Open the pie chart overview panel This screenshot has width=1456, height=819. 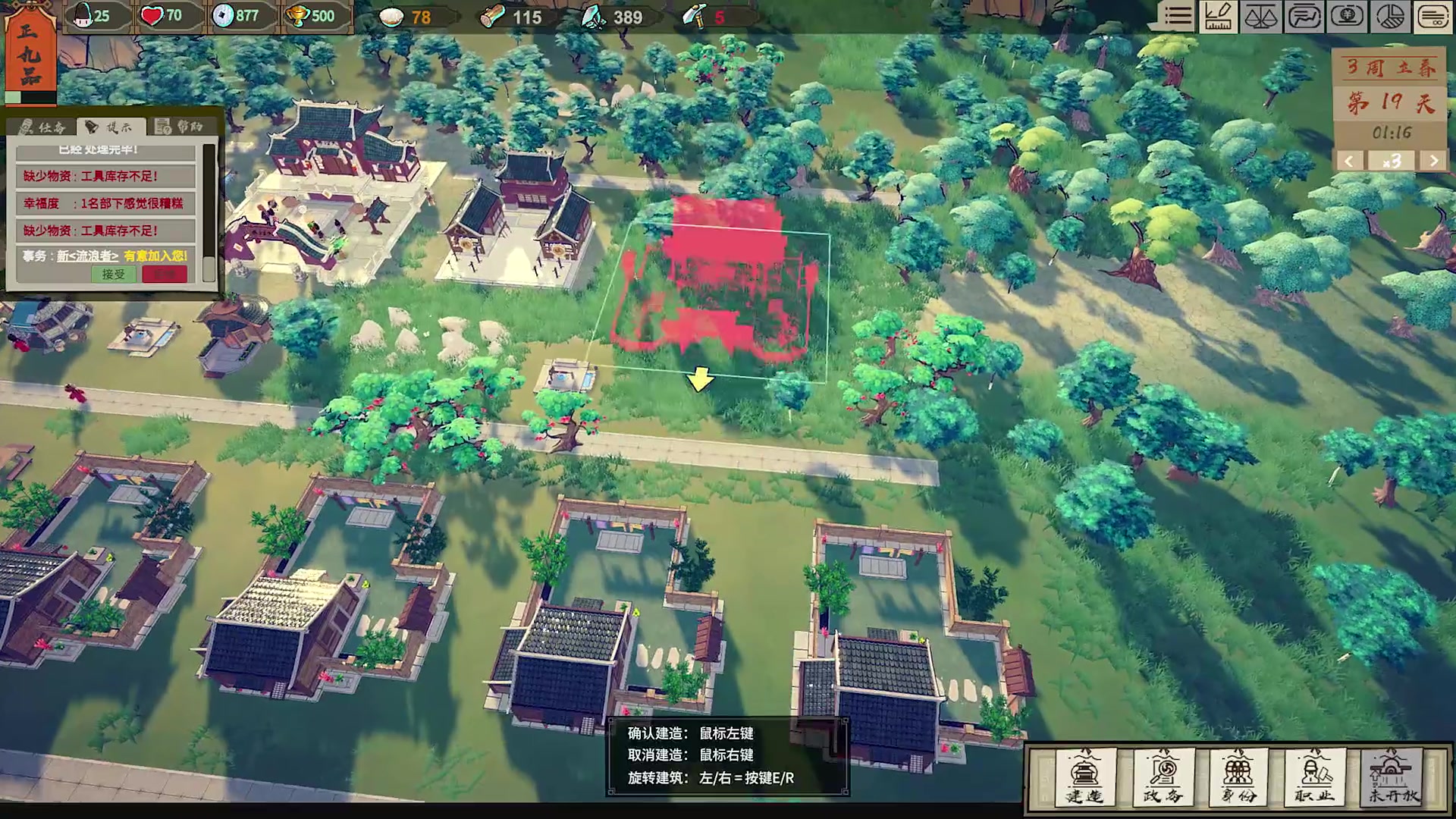pyautogui.click(x=1390, y=17)
